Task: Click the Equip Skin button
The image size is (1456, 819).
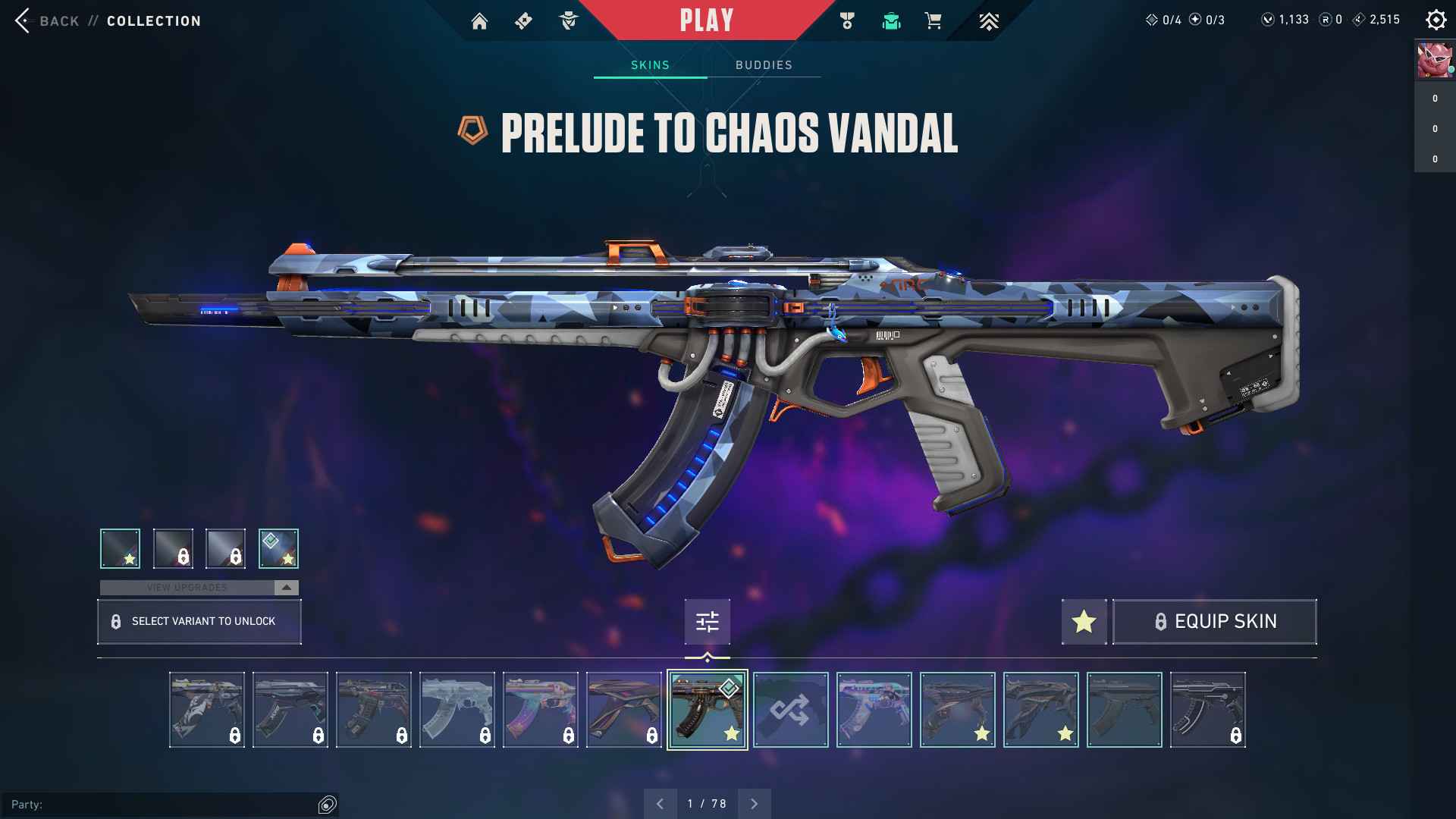Action: (x=1214, y=622)
